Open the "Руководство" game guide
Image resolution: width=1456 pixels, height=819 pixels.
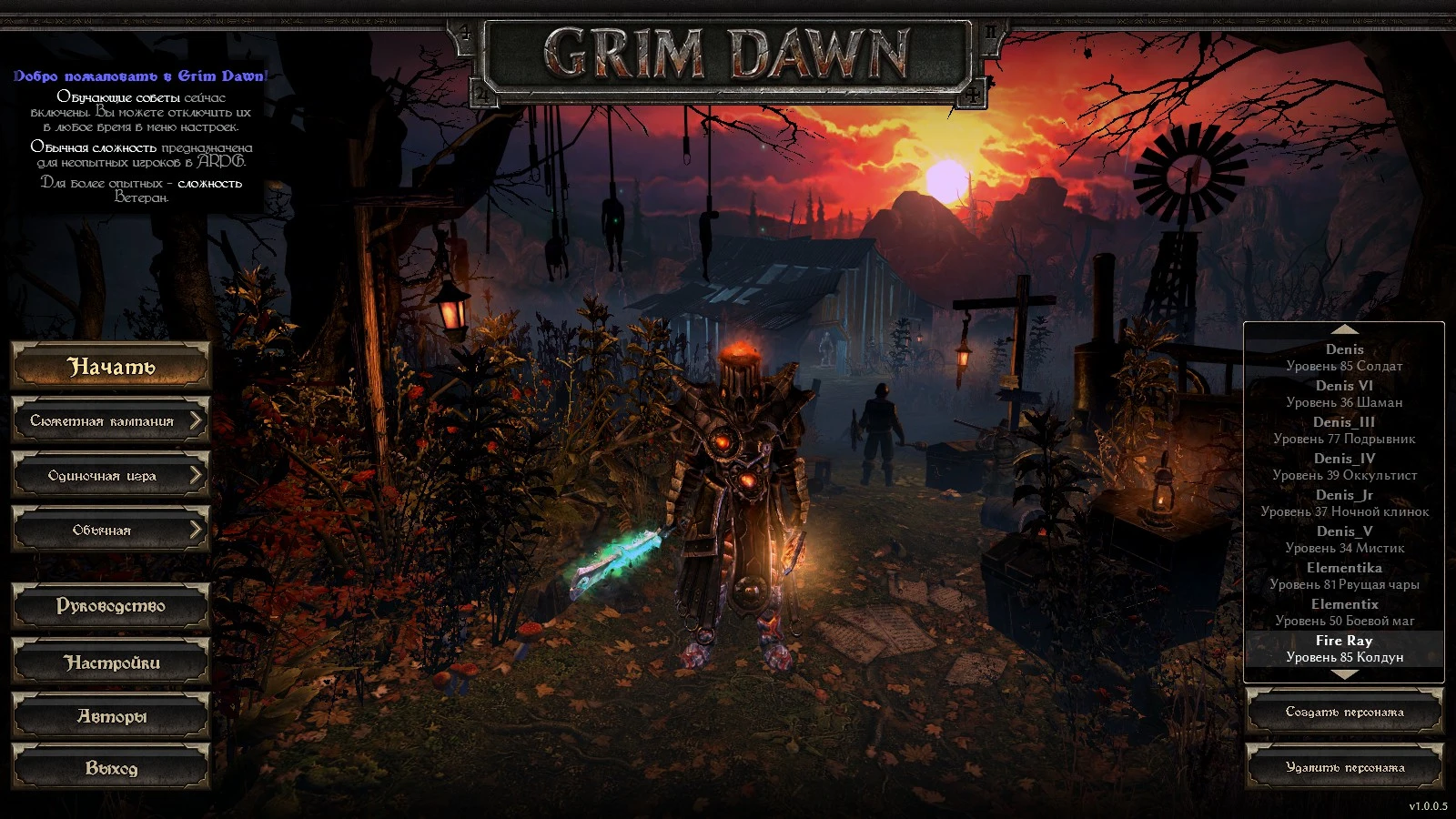pos(109,604)
